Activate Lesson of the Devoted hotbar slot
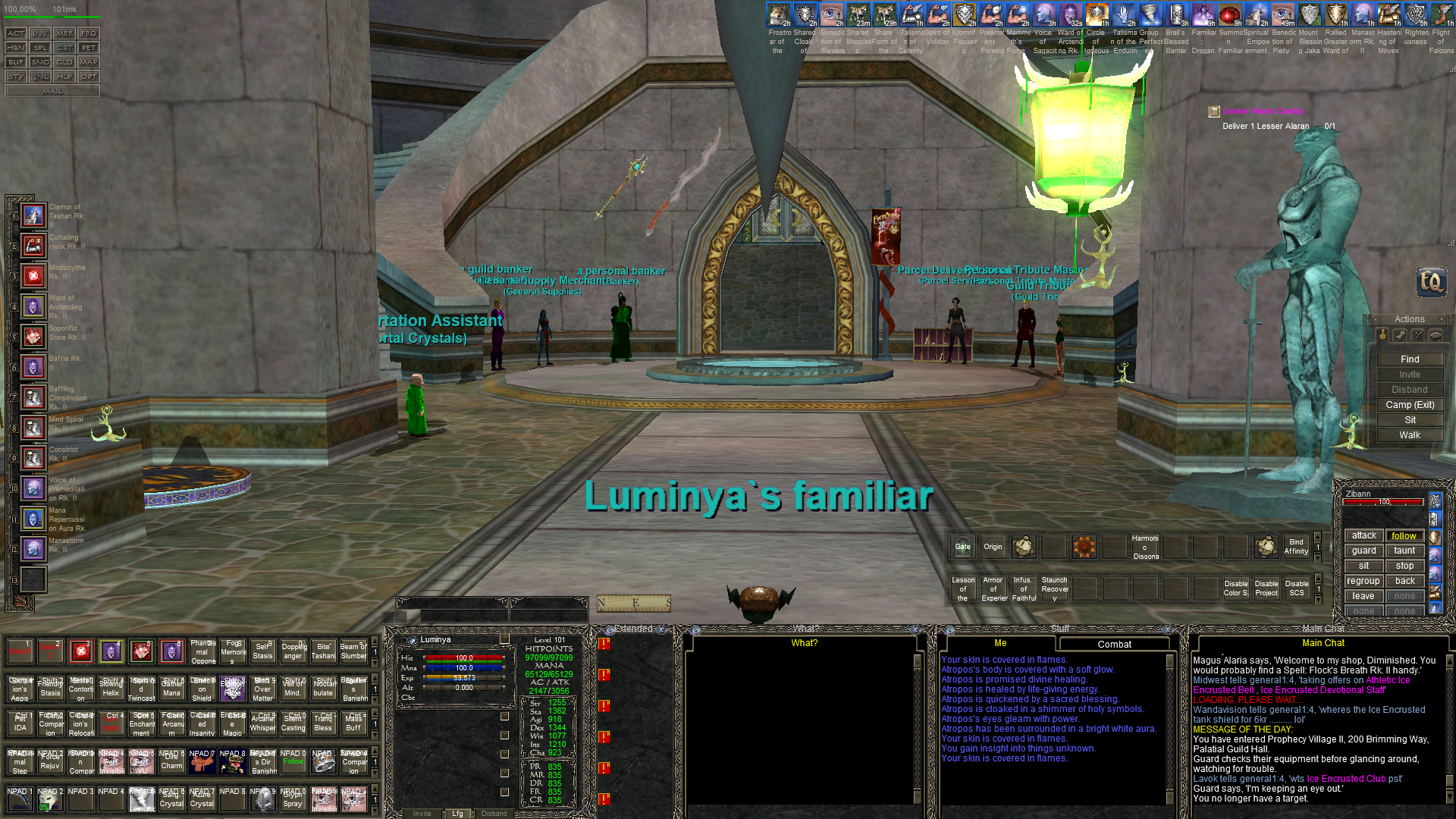The width and height of the screenshot is (1456, 819). click(963, 588)
